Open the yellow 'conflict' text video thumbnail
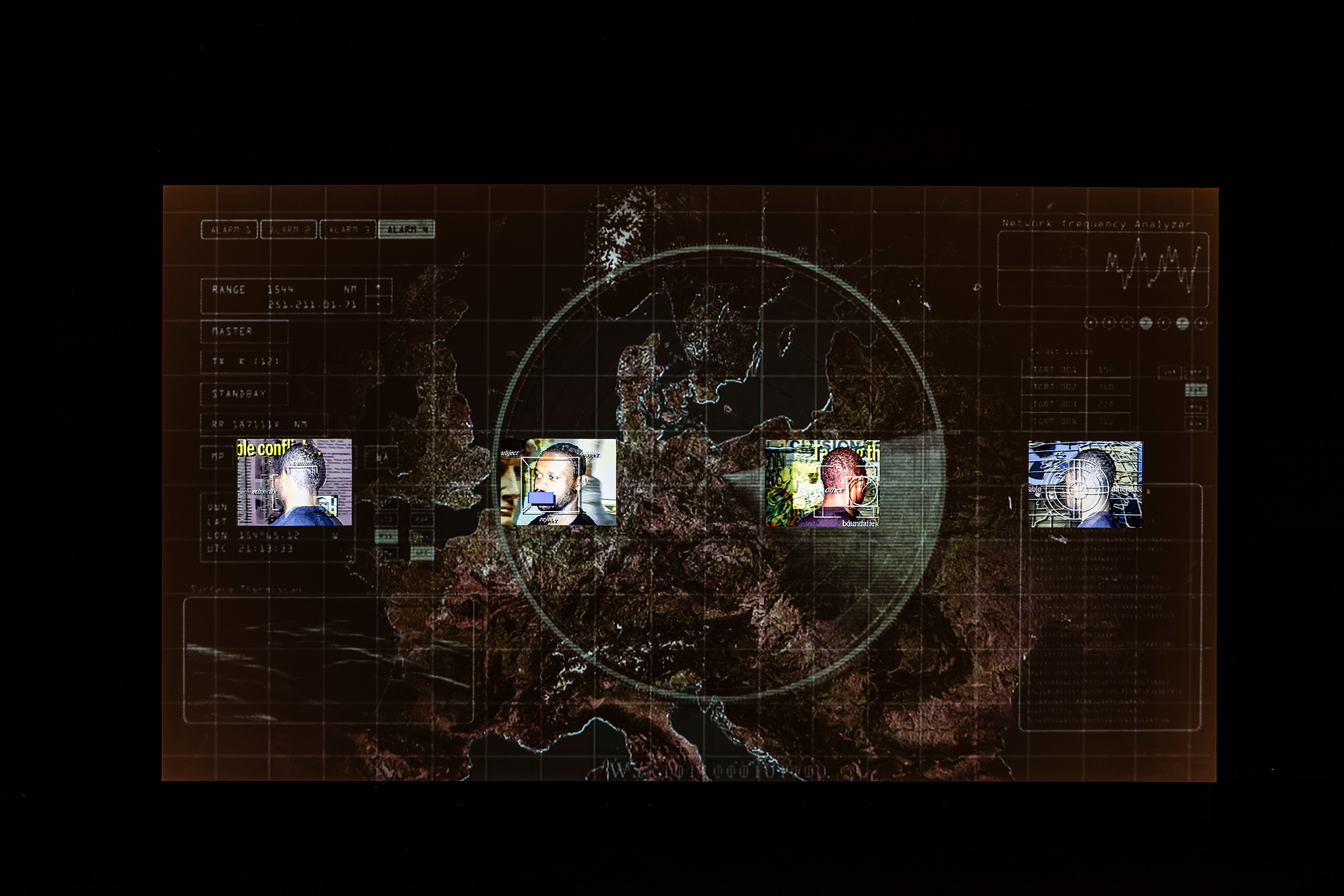Screen dimensions: 1344x896 click(x=294, y=482)
